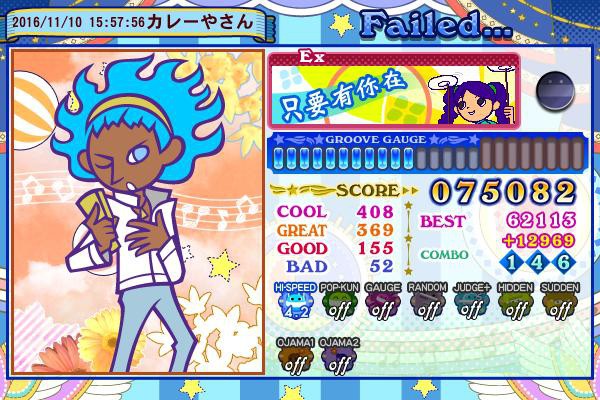This screenshot has height=400, width=600.
Task: Toggle the SUDDEN option
Action: (x=560, y=304)
